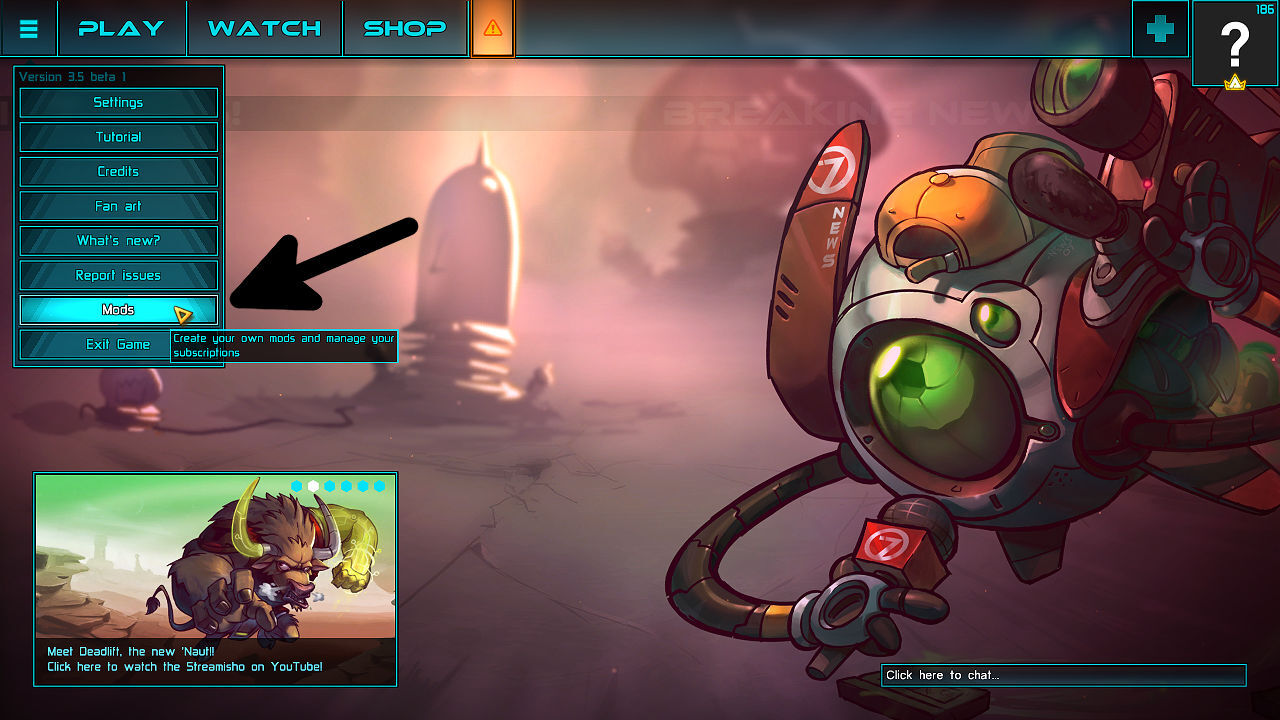Open the Settings menu entry
The image size is (1280, 720).
(118, 102)
